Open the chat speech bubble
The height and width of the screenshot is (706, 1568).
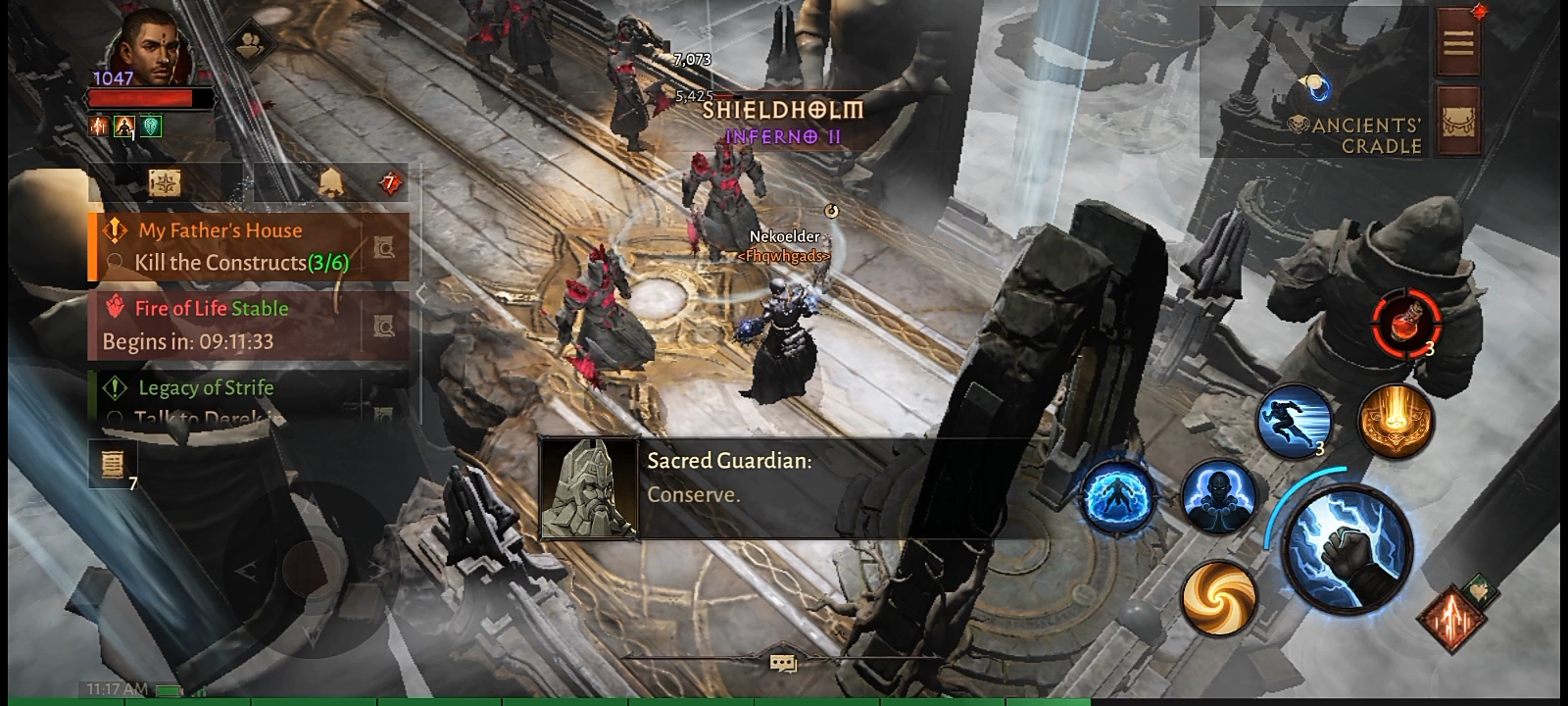point(782,664)
